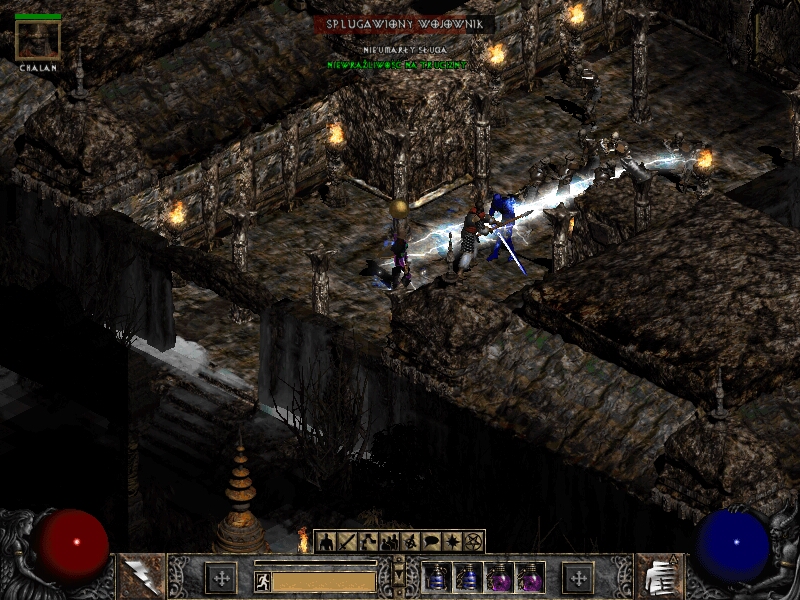Screen dimensions: 800x600
Task: Open the game menu pentagram icon
Action: 474,542
